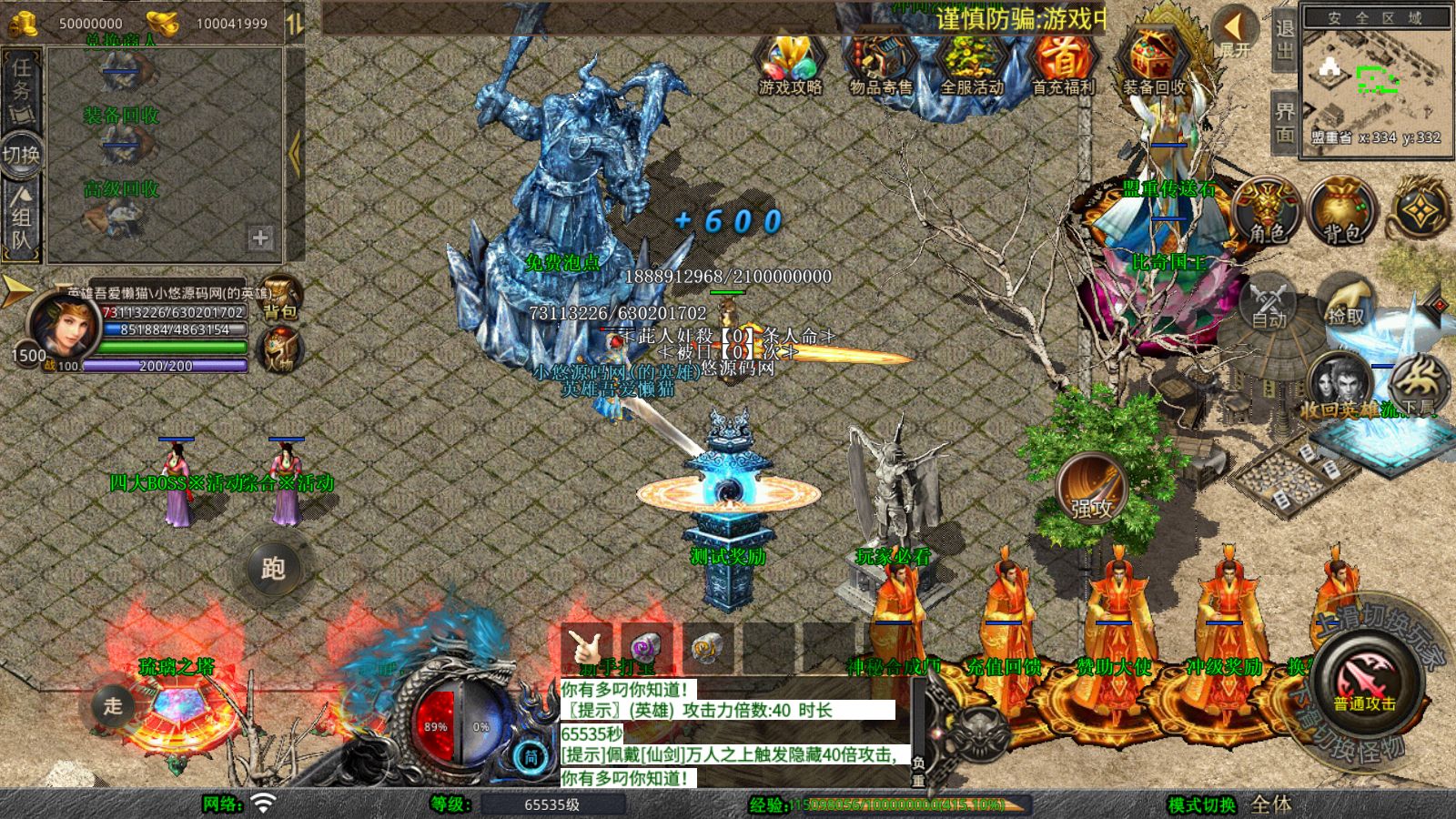Open the 组队 team tab

tap(21, 217)
